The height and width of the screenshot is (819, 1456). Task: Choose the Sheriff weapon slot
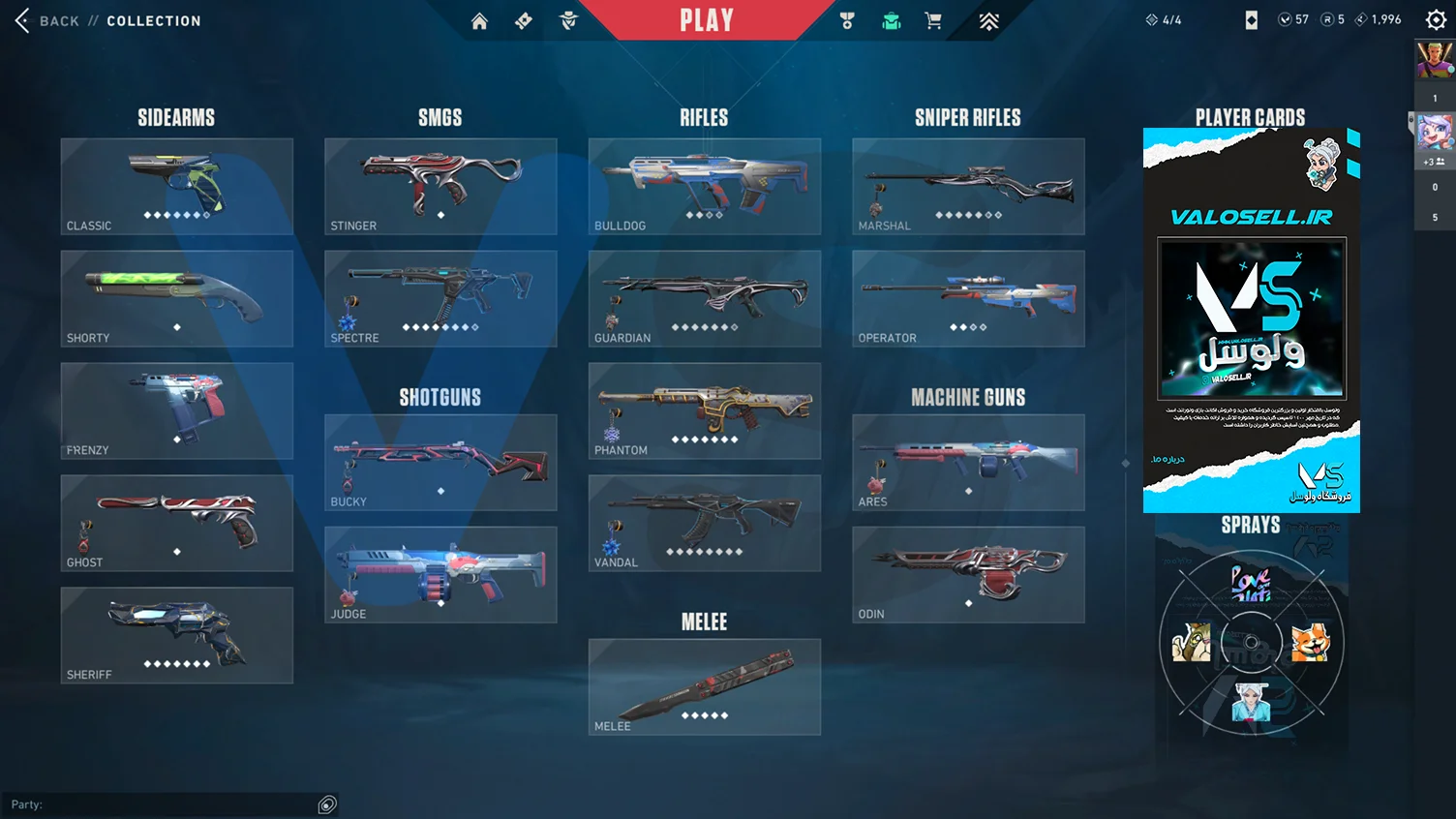pyautogui.click(x=177, y=635)
